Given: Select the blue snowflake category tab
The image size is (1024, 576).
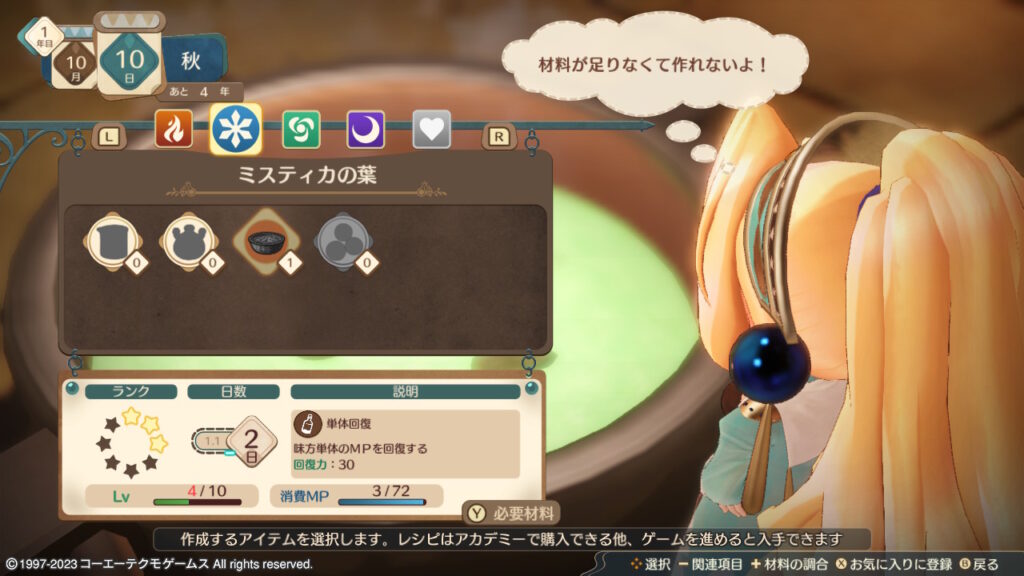Looking at the screenshot, I should 237,129.
